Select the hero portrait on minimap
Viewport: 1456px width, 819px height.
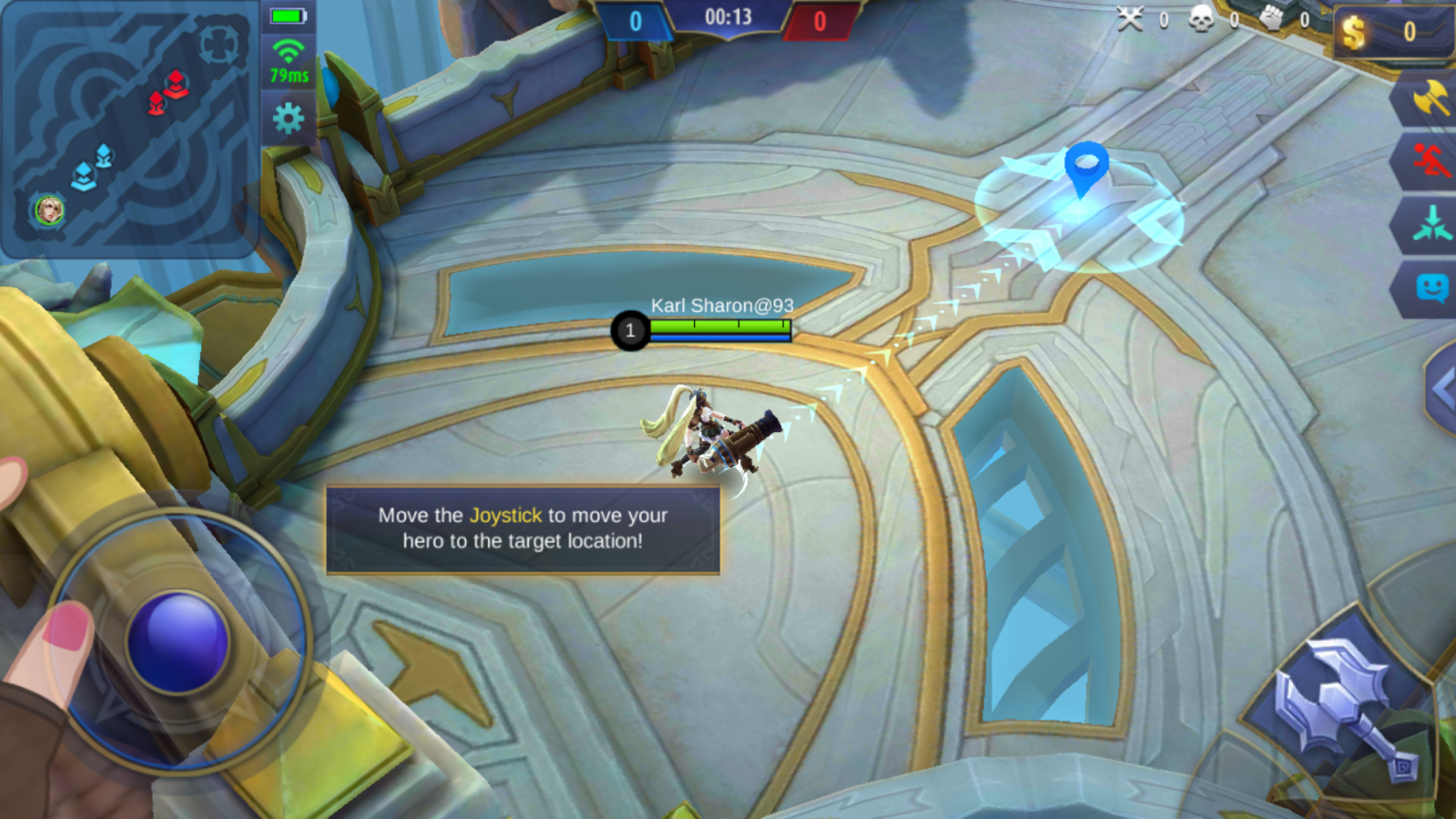point(49,209)
